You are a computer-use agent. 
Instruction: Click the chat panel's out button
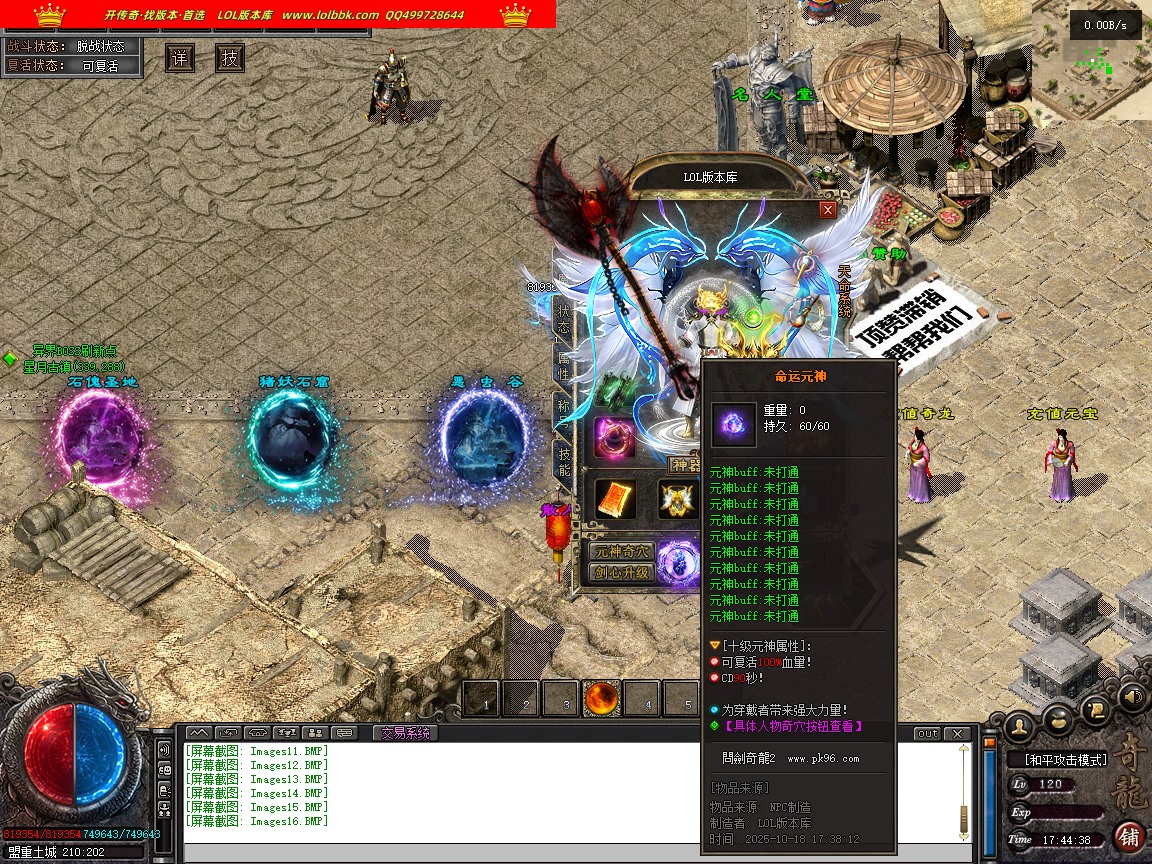pyautogui.click(x=927, y=734)
